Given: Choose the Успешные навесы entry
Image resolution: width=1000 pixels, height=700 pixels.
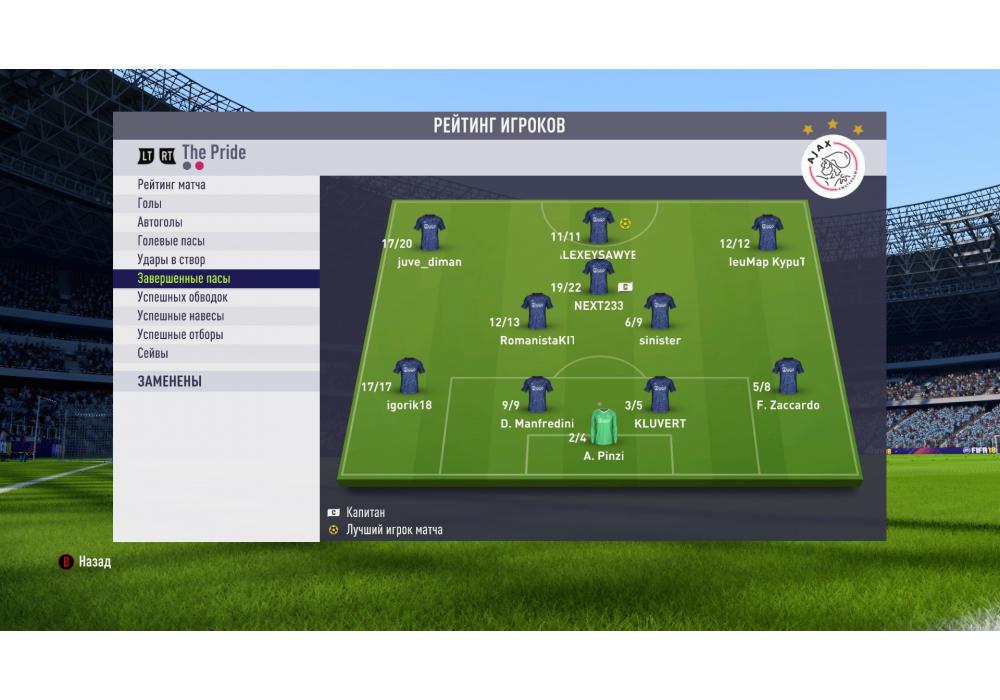Looking at the screenshot, I should (x=180, y=316).
